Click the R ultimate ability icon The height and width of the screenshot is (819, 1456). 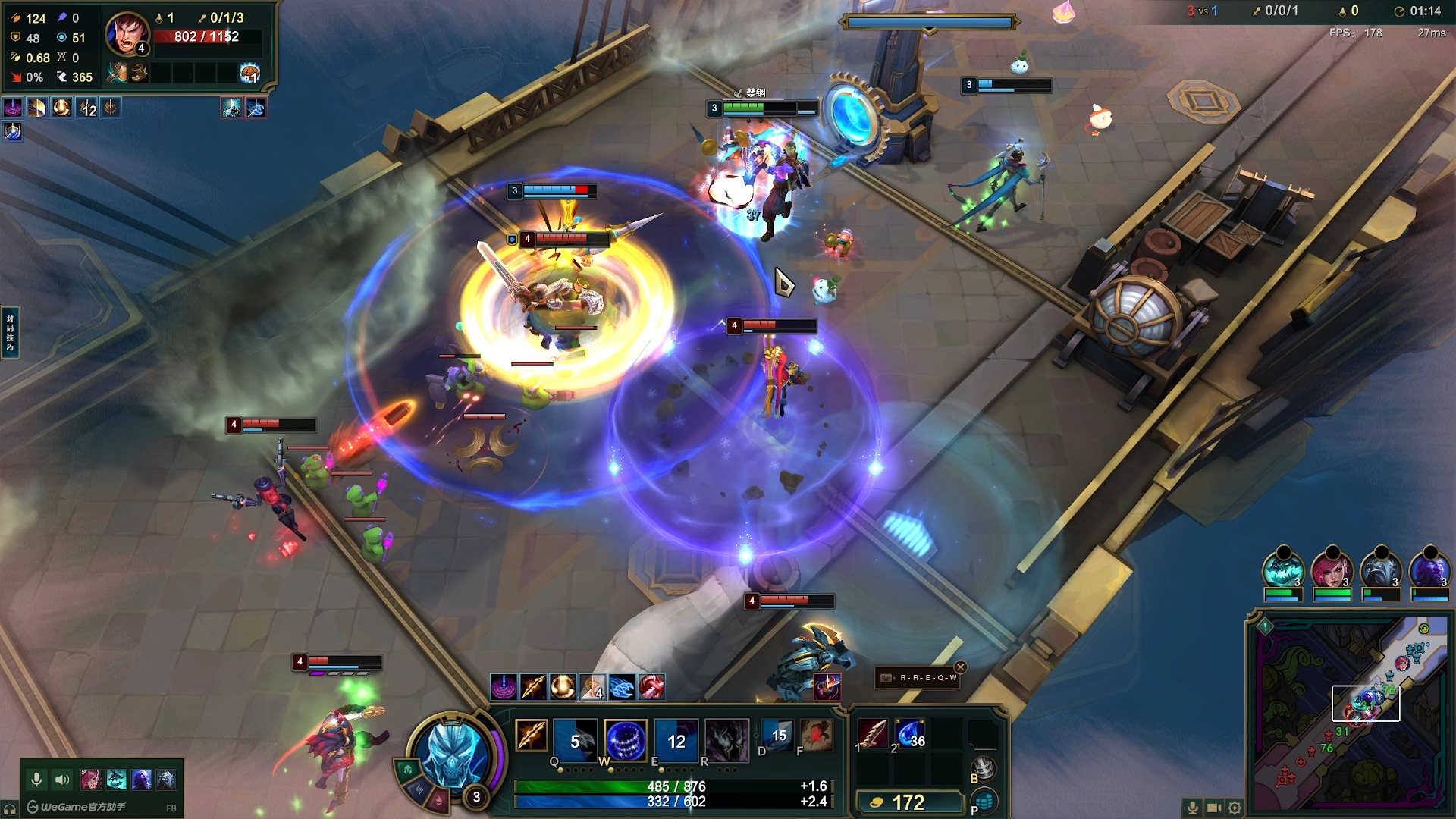[x=726, y=739]
